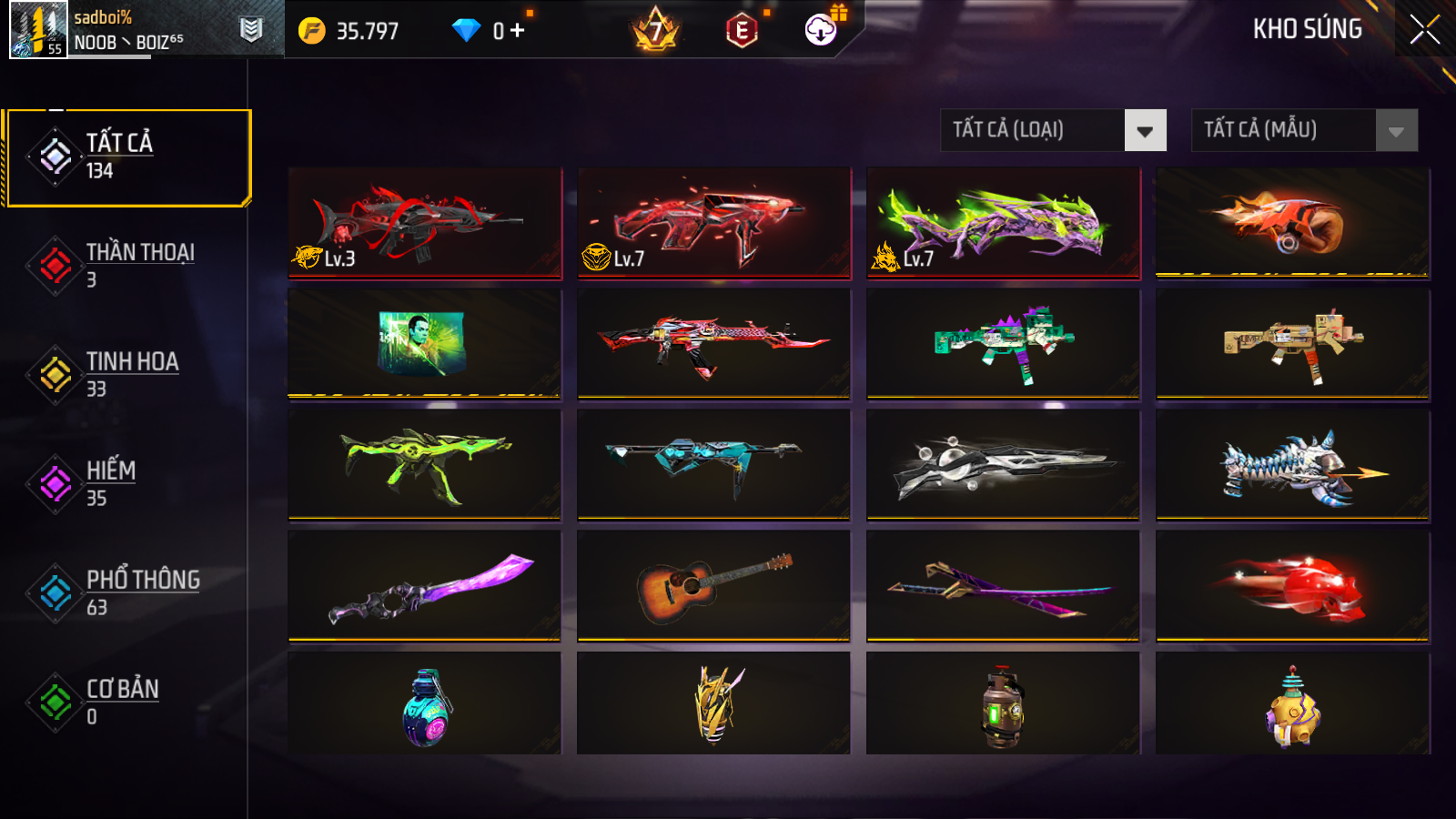
Task: Select the red panther fist skin
Action: (1292, 586)
